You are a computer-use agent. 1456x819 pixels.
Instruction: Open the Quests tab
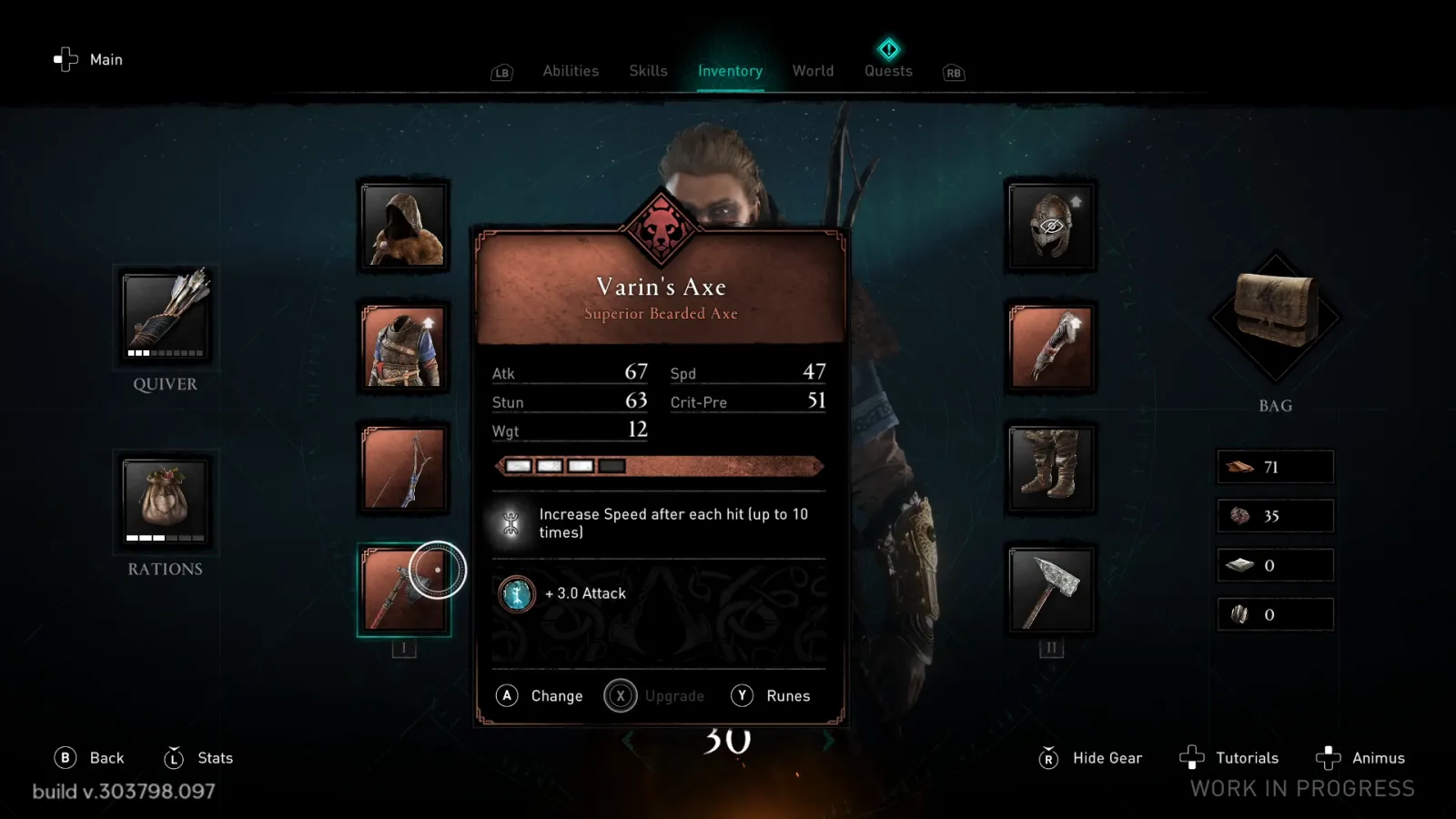pos(888,71)
